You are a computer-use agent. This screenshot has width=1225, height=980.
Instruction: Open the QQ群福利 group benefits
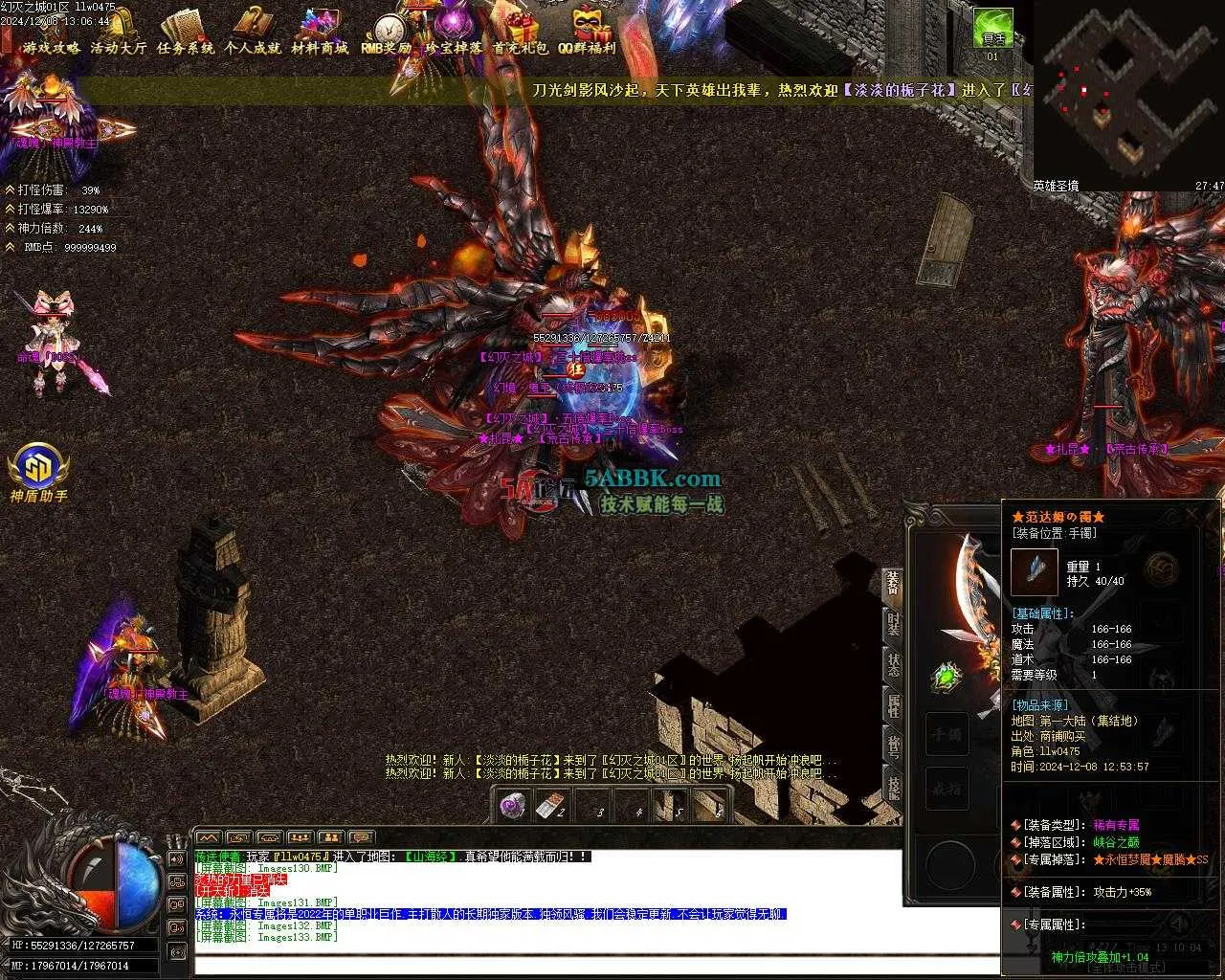click(x=588, y=33)
